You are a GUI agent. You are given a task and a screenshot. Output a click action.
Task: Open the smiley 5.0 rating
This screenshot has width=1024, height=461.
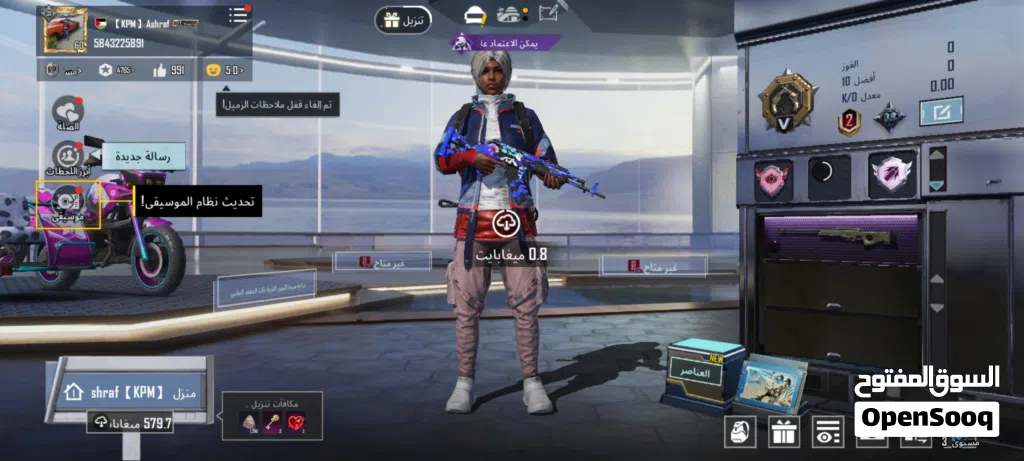(224, 70)
